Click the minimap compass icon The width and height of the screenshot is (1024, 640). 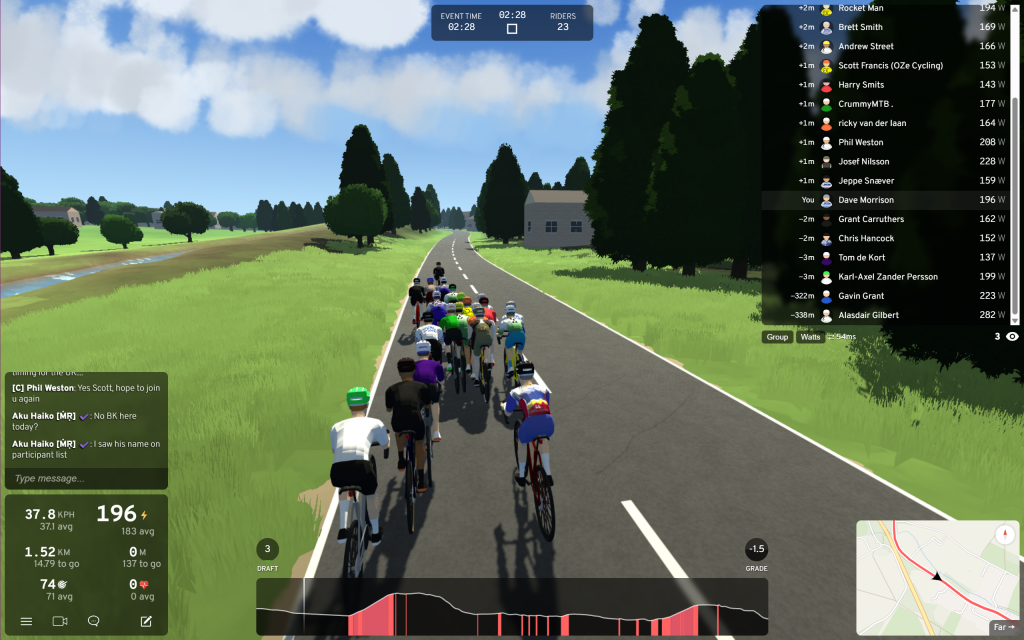[x=1004, y=535]
